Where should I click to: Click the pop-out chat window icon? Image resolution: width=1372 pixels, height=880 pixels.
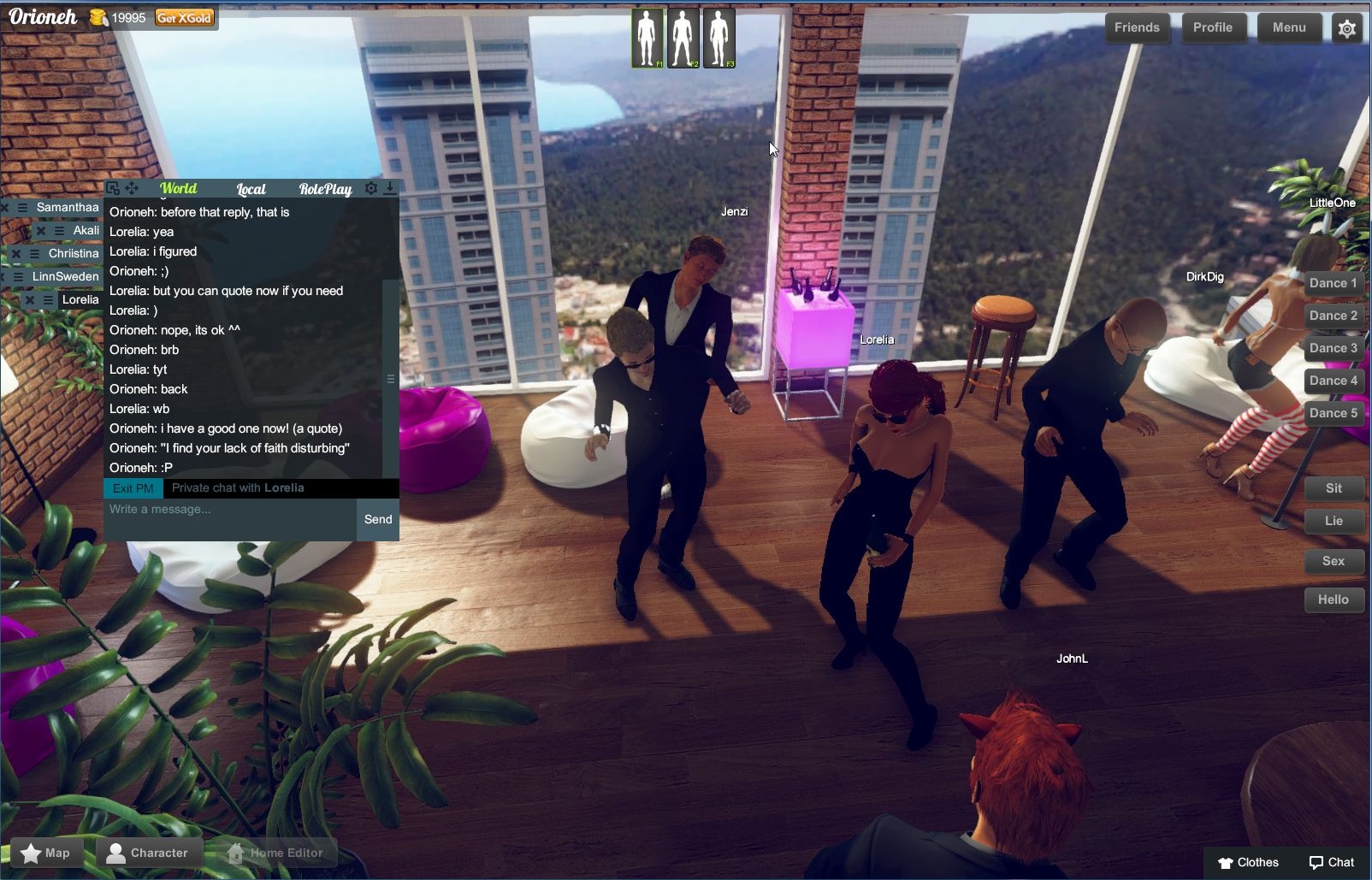(x=114, y=188)
